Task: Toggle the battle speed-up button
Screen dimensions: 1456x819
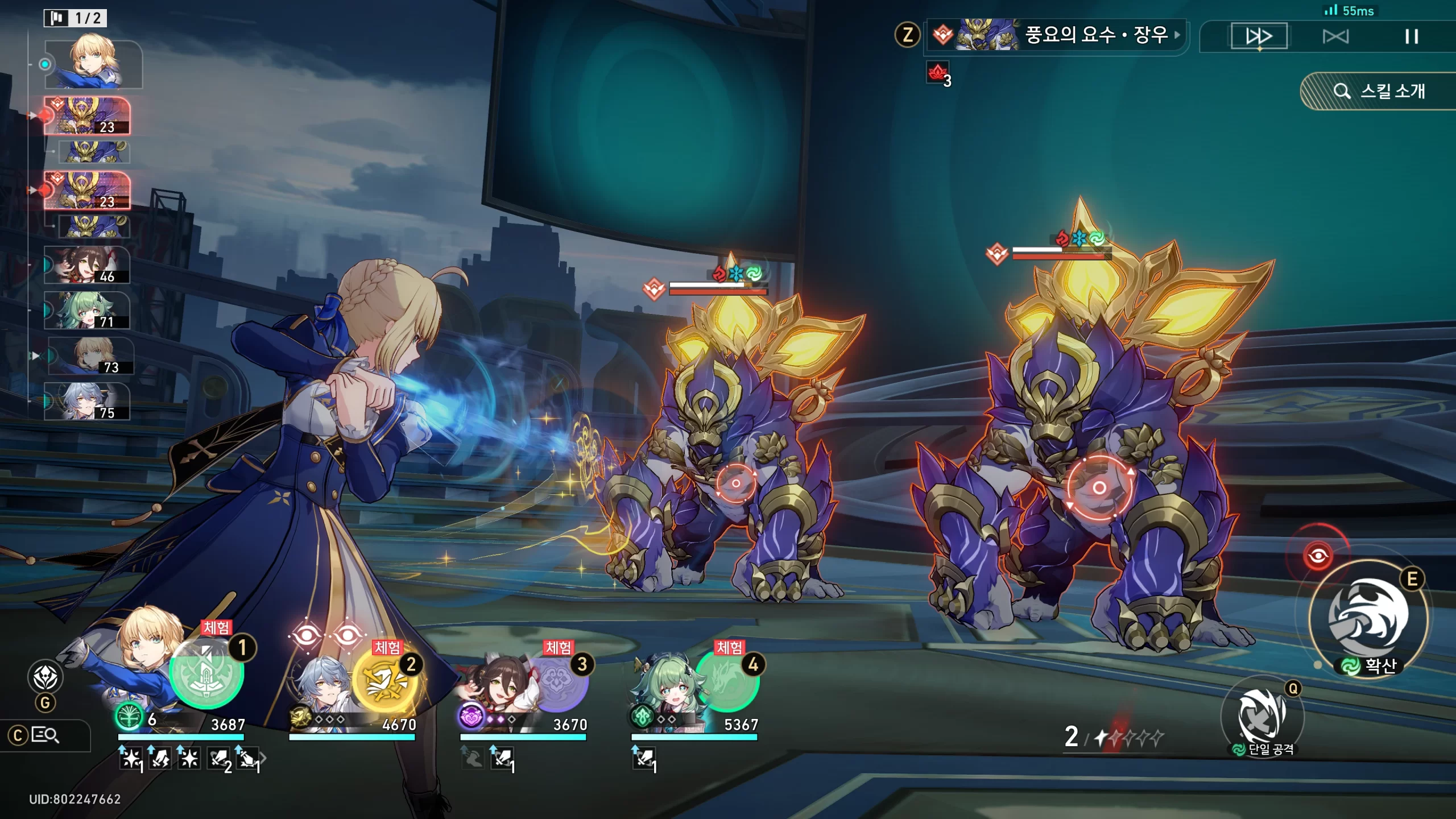Action: coord(1259,36)
